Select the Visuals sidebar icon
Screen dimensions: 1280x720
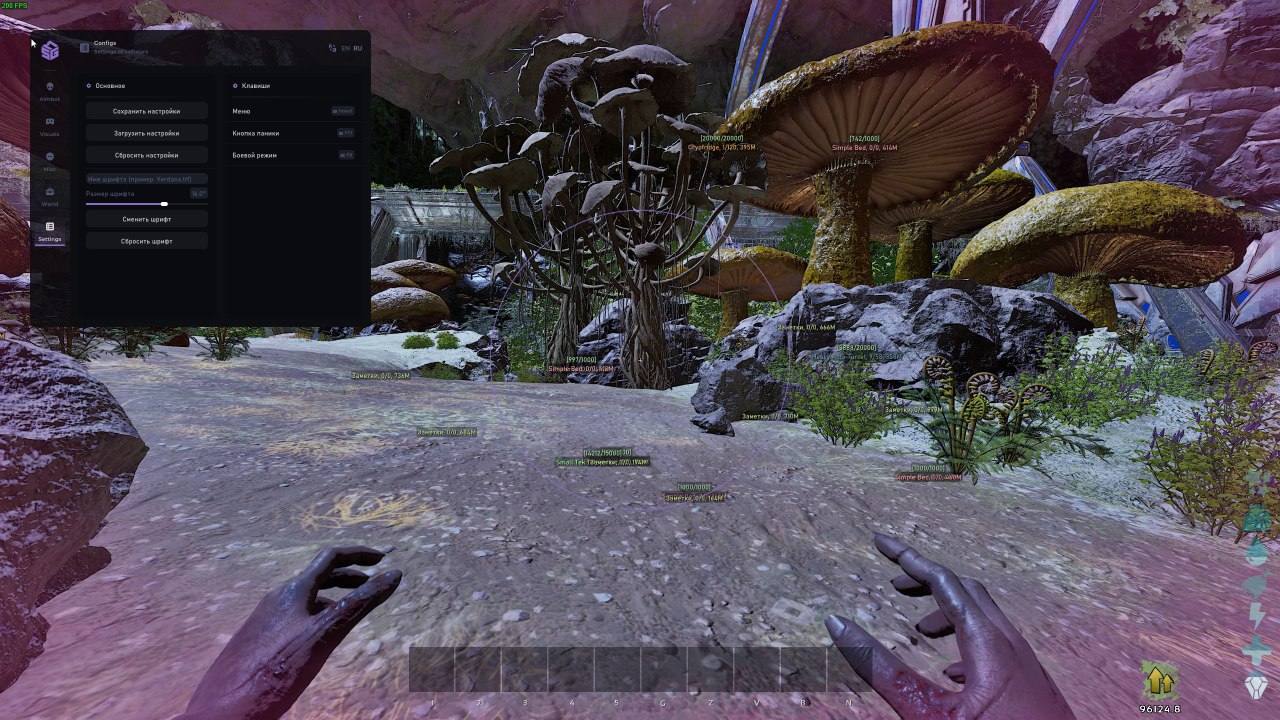coord(50,122)
